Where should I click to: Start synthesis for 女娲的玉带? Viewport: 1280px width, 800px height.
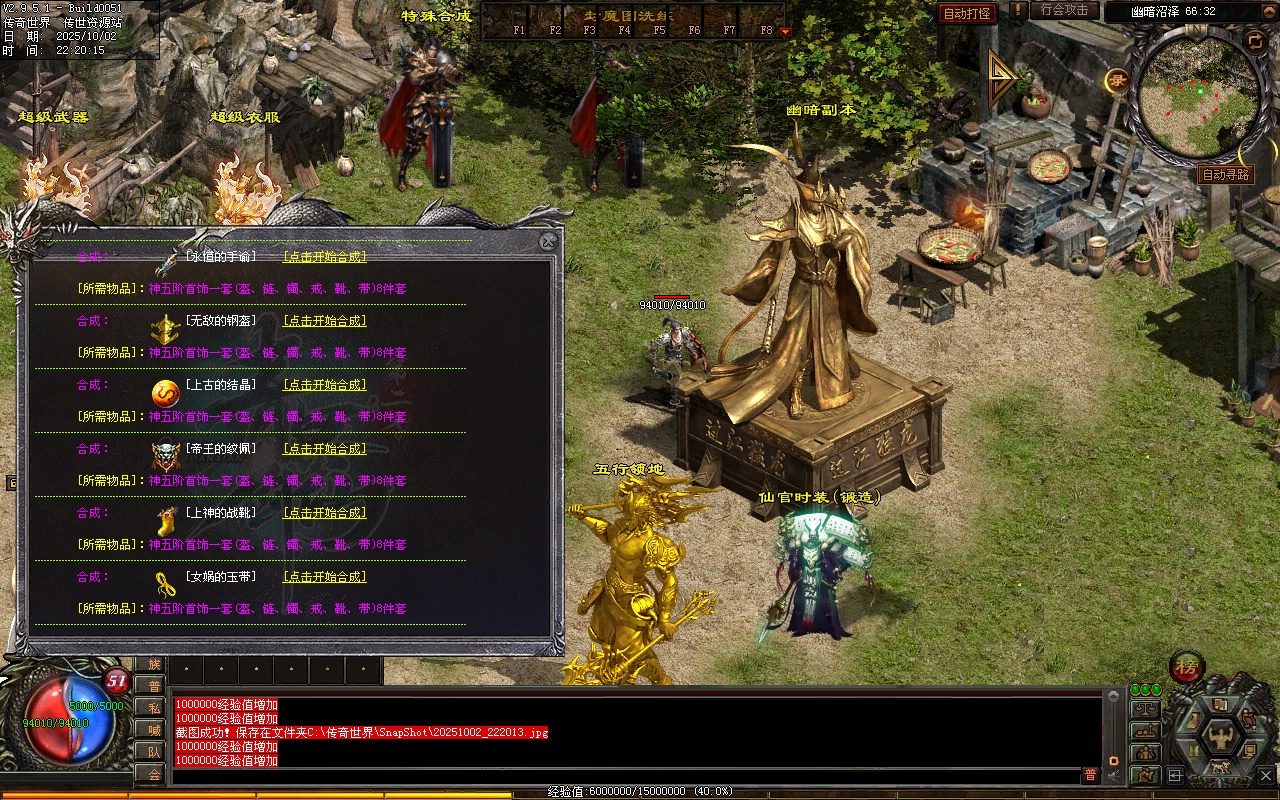click(x=324, y=577)
